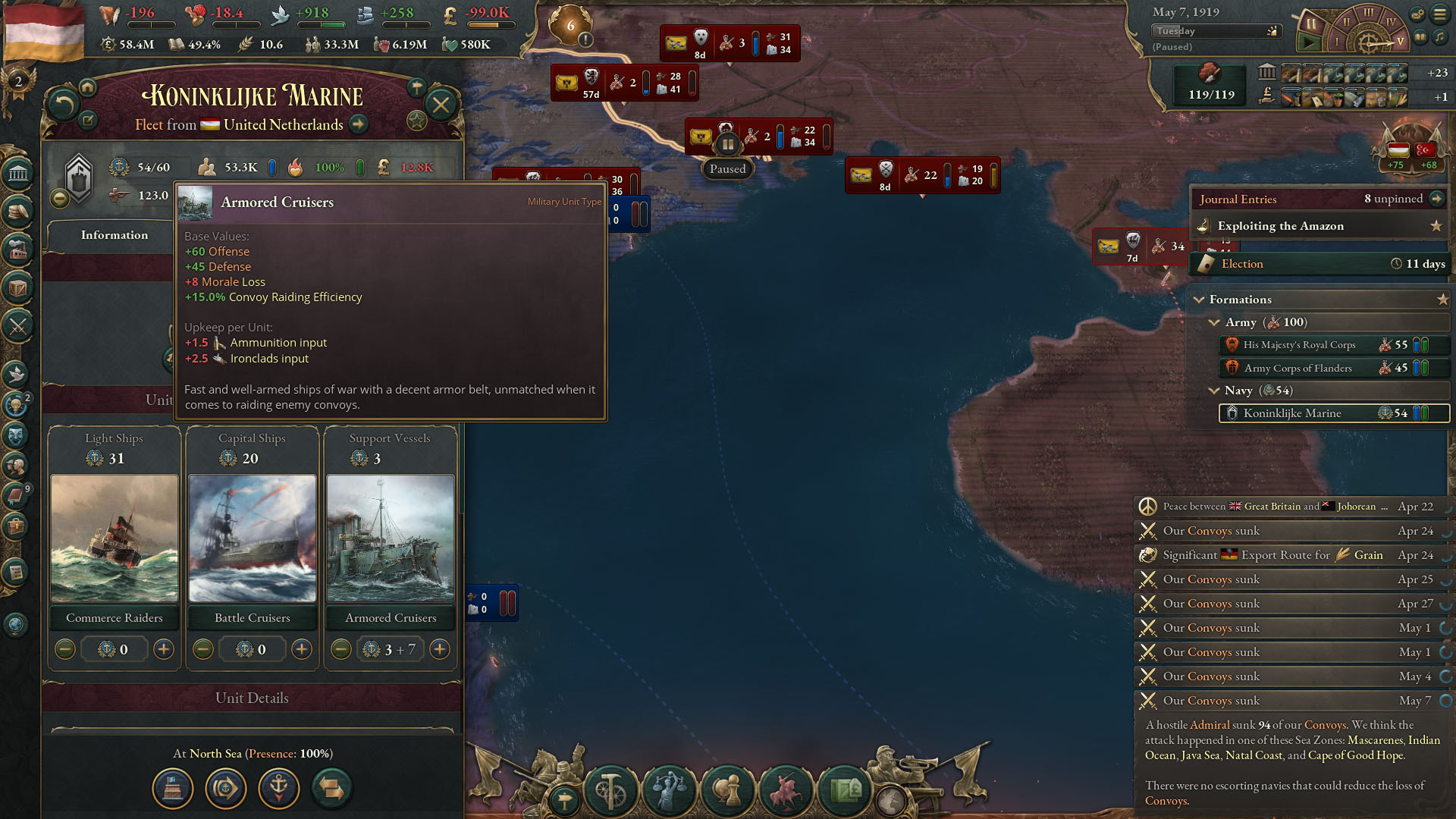Select the military cavalry lens at bottom
The width and height of the screenshot is (1456, 819).
(786, 789)
